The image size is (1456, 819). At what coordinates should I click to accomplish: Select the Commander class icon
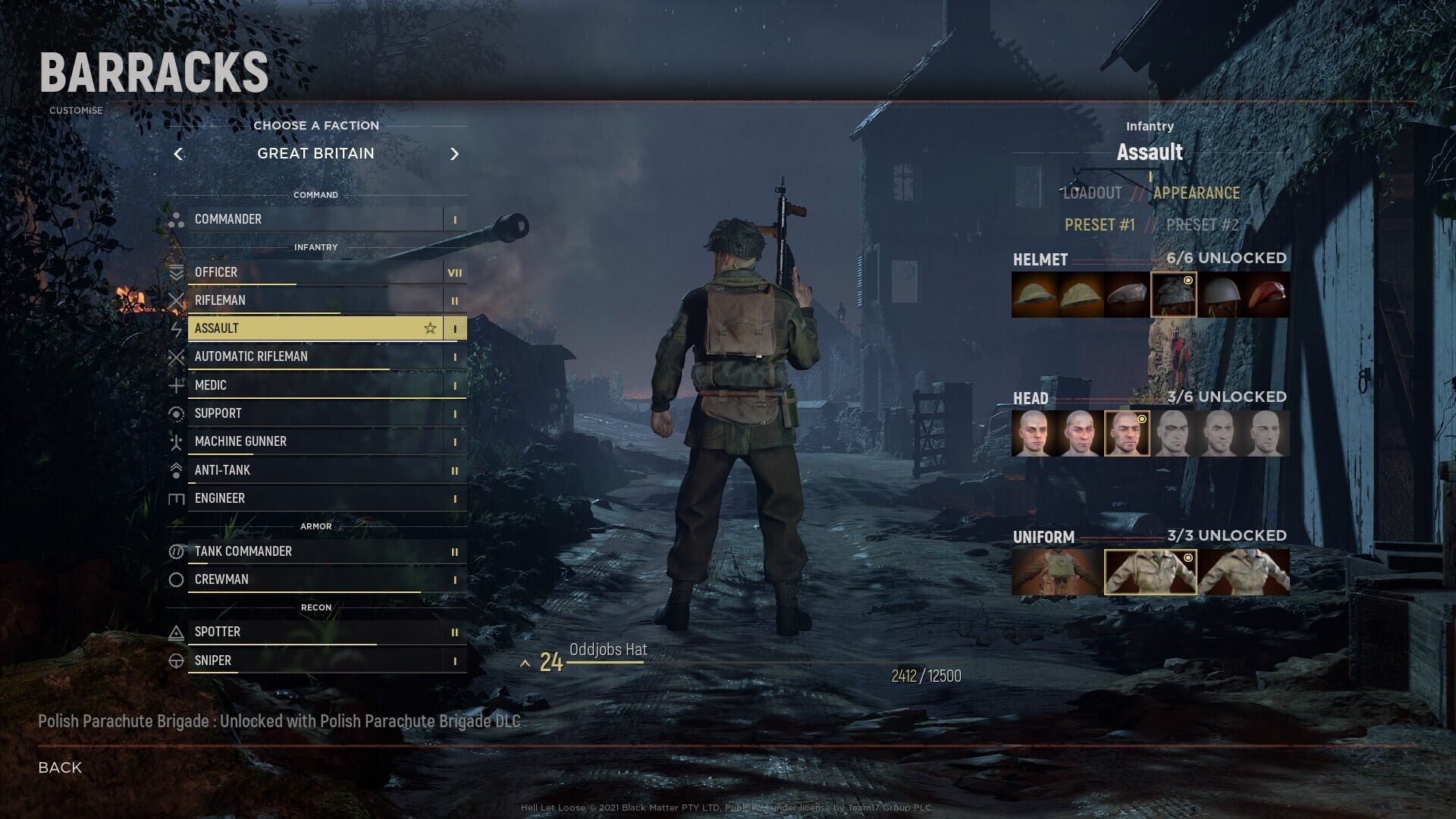click(x=177, y=219)
